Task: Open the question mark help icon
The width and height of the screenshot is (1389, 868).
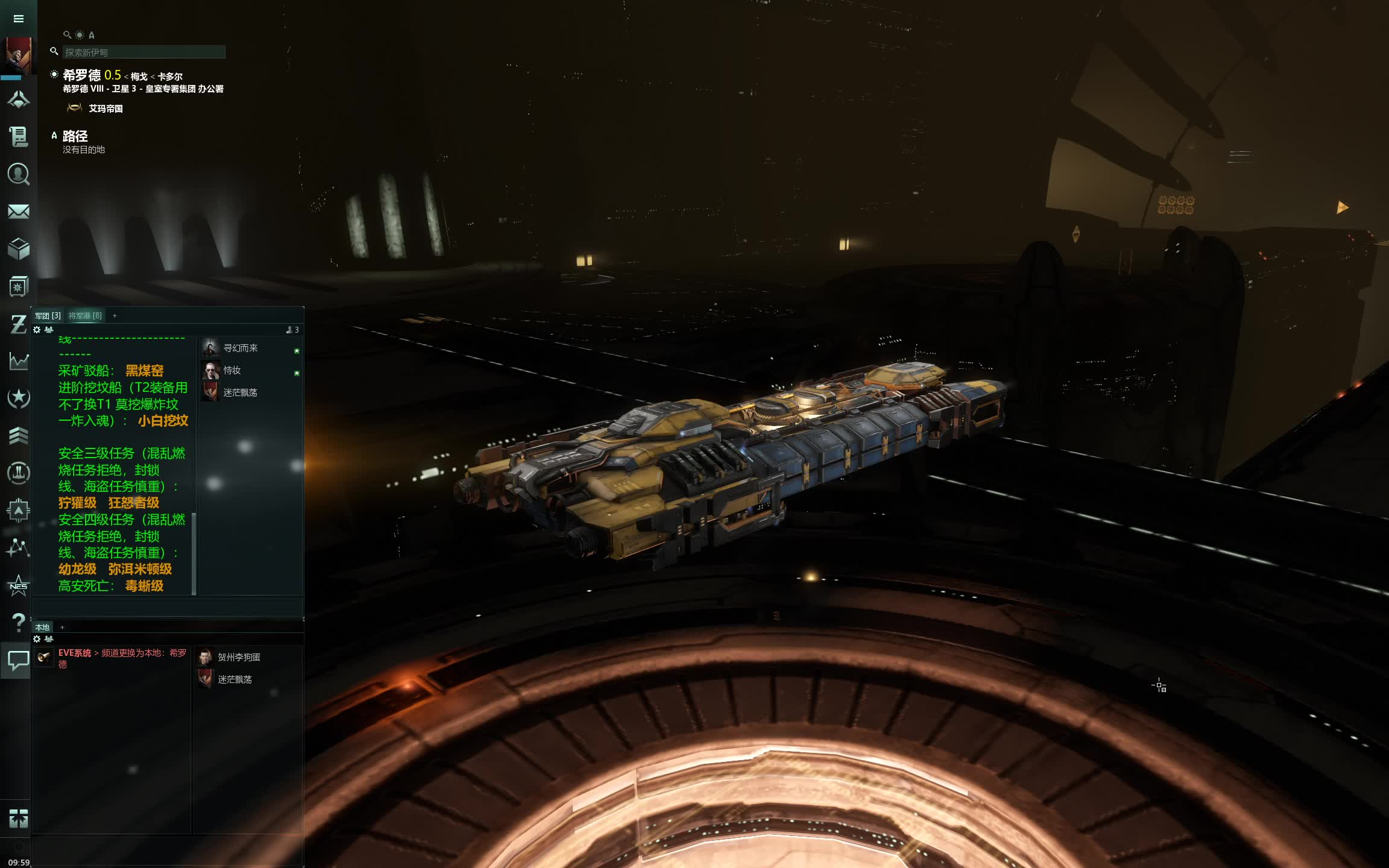Action: pyautogui.click(x=19, y=622)
